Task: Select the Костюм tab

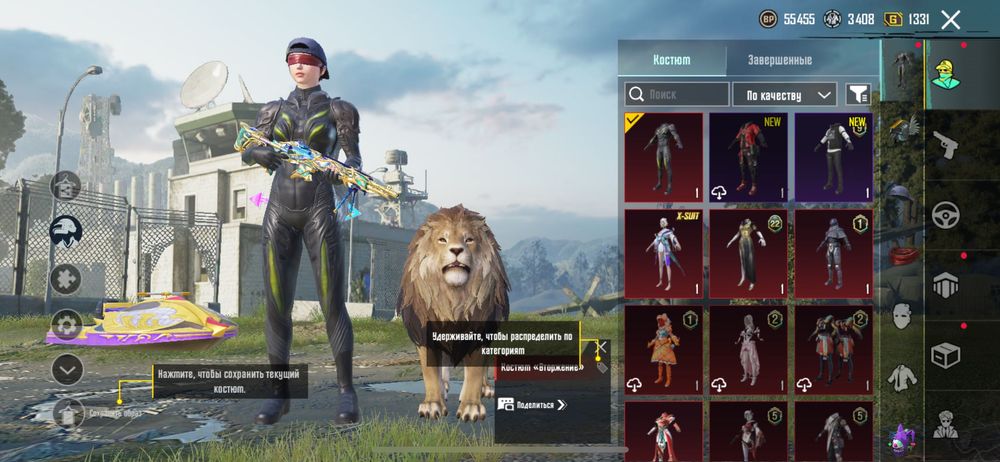Action: (671, 60)
